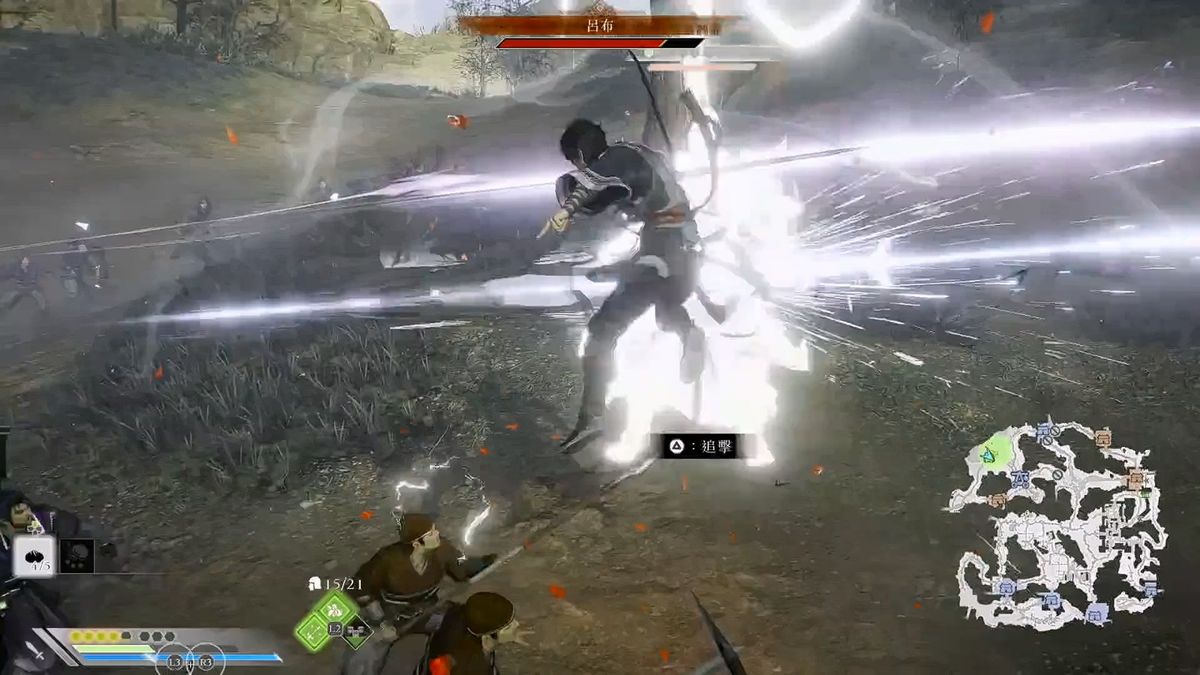Activate the left green diamond tactic icon
This screenshot has height=675, width=1200.
(312, 630)
